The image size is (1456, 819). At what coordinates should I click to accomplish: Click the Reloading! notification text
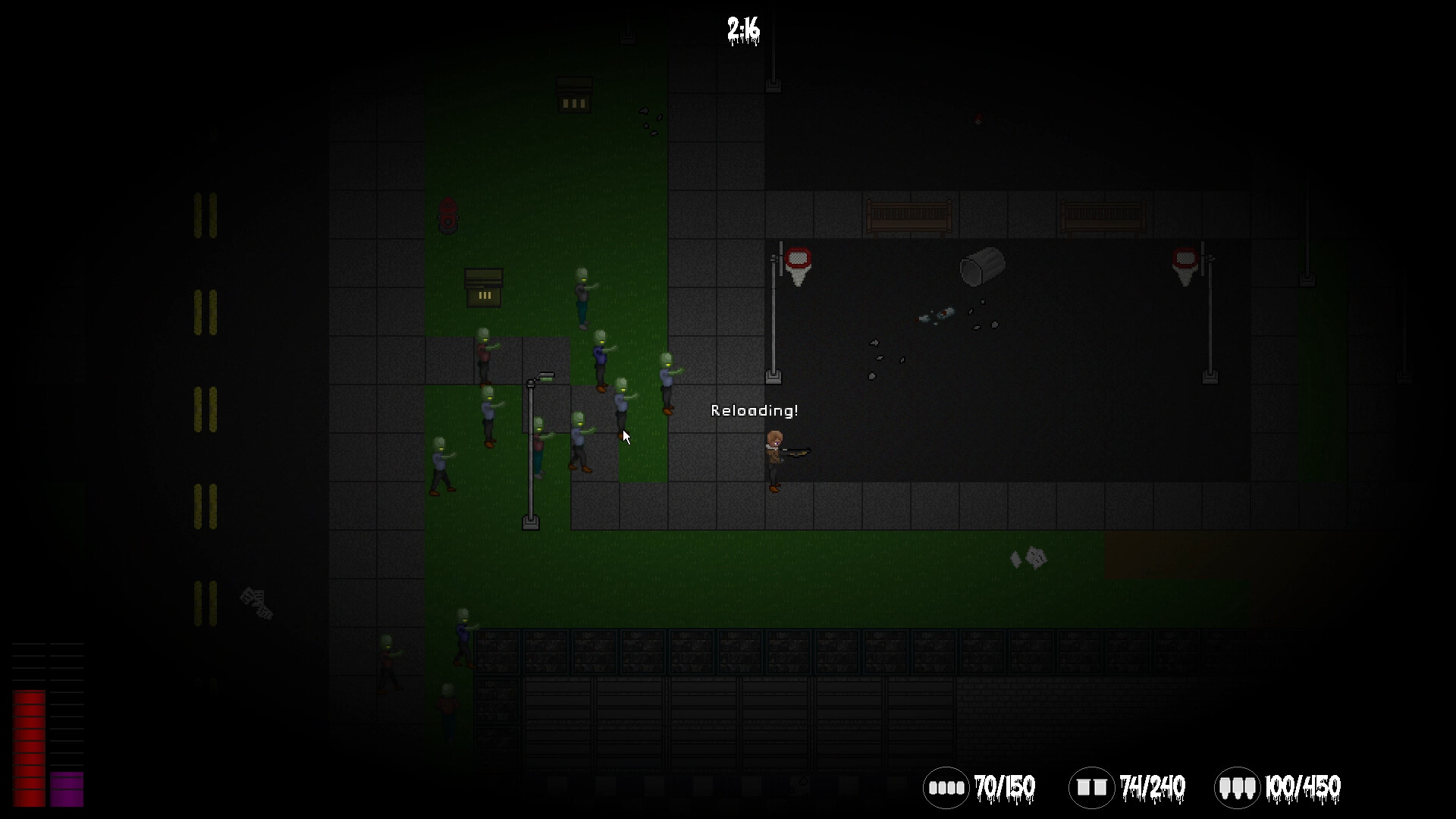[x=755, y=410]
